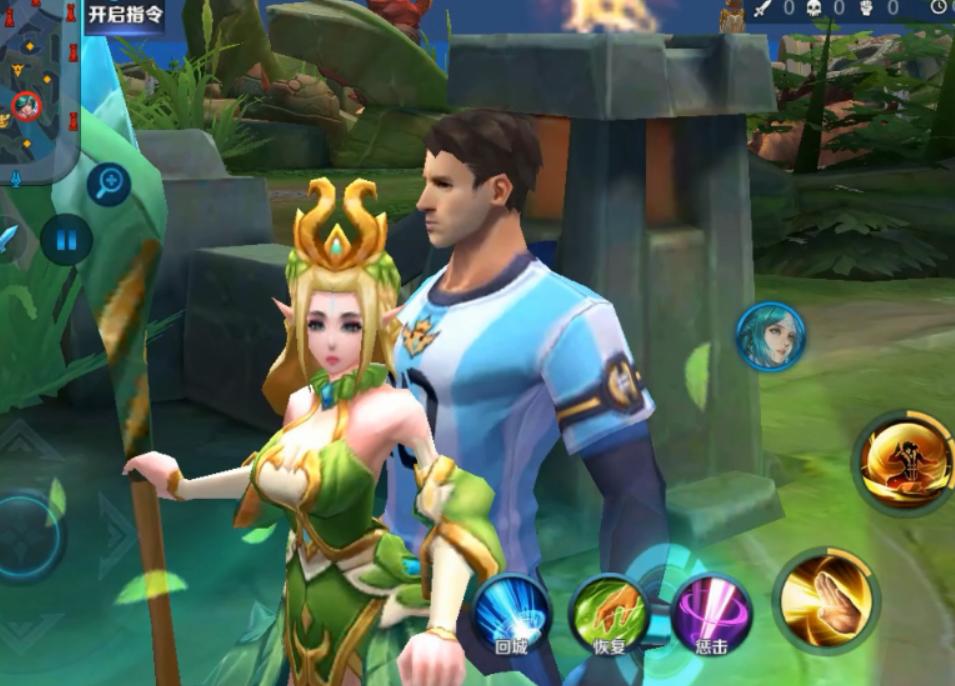Select the teal-haired hero portrait
The width and height of the screenshot is (955, 686).
coord(770,337)
